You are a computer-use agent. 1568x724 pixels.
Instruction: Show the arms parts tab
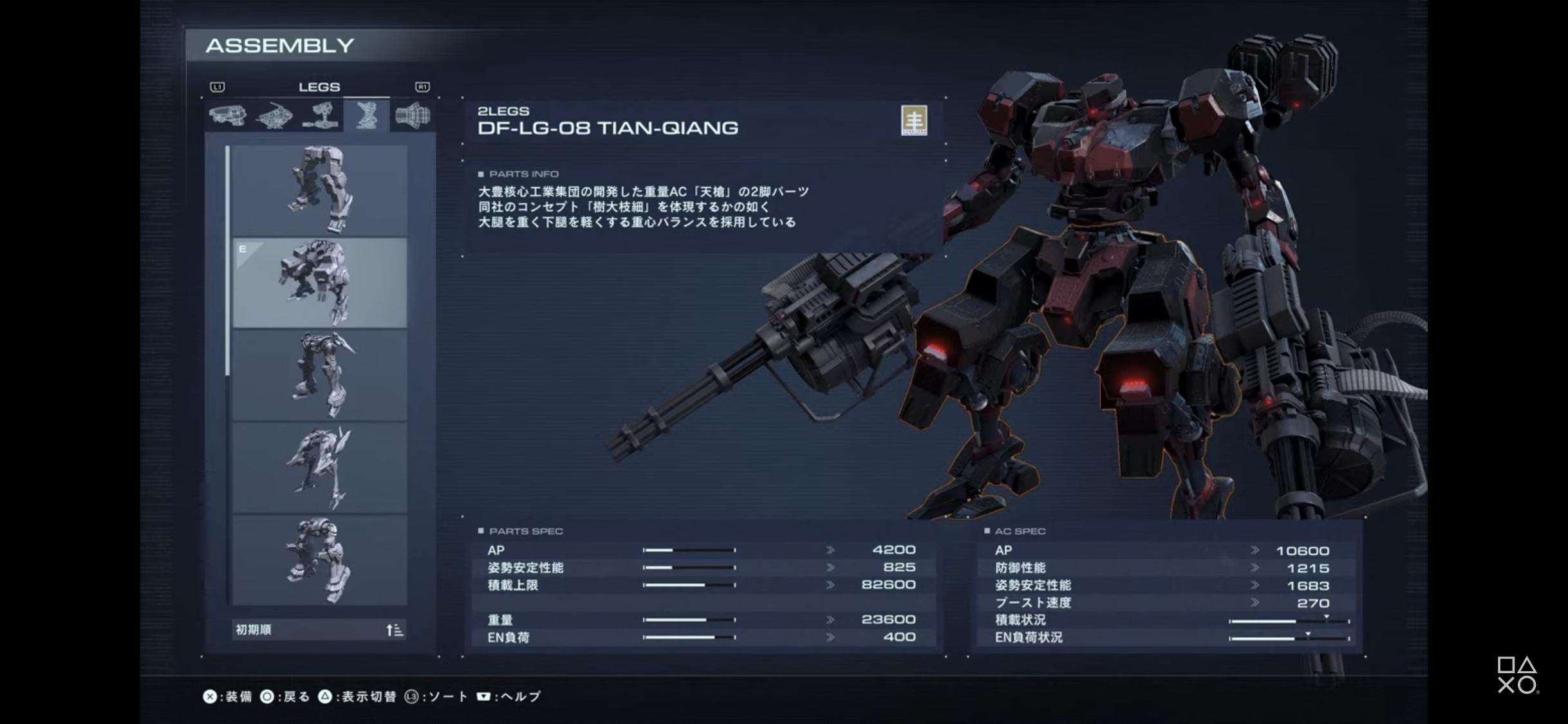pyautogui.click(x=321, y=116)
